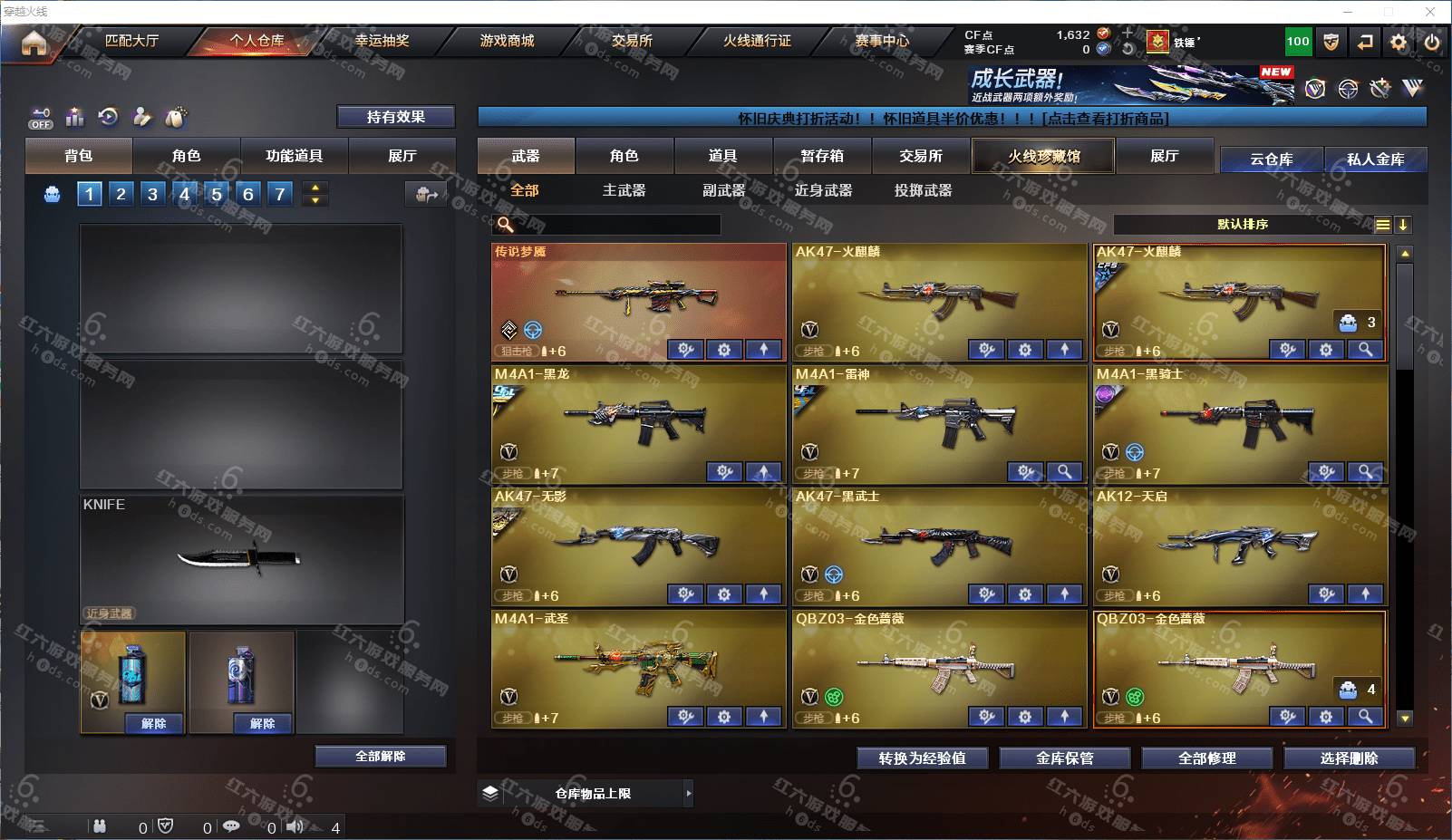The width and height of the screenshot is (1452, 840).
Task: Choose the M4A1-黑龙 weapon card
Action: point(638,419)
